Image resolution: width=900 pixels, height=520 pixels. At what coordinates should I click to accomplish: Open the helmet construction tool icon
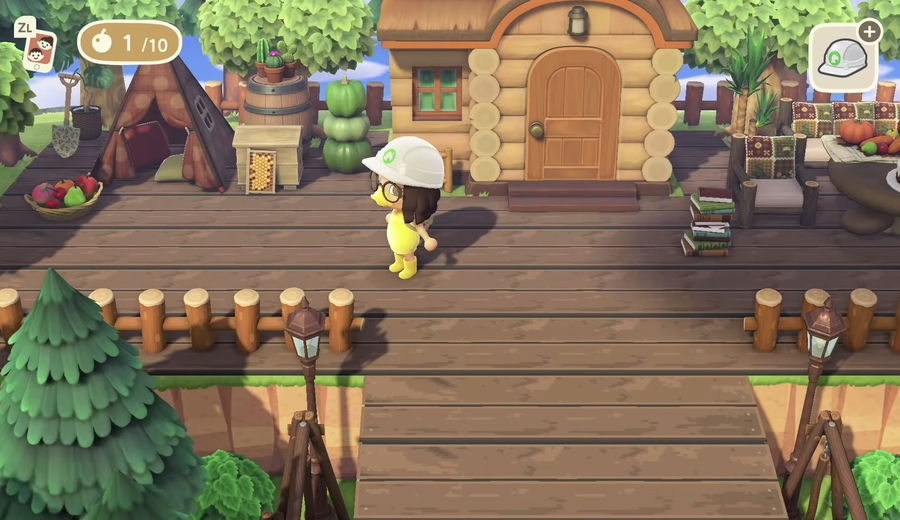pos(842,58)
